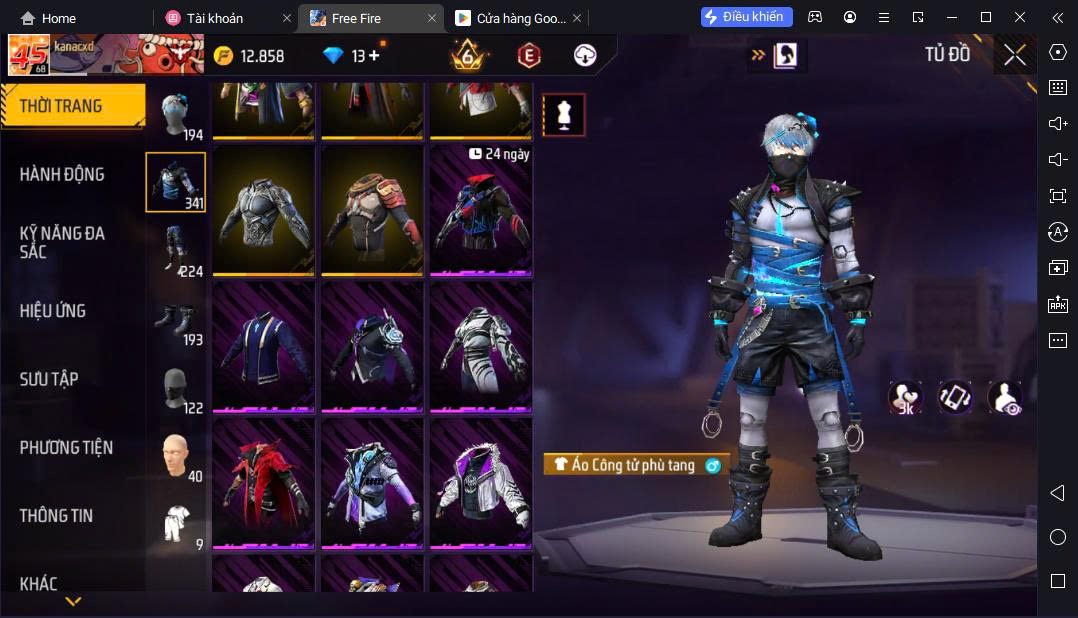Show the PHƯƠNG TIỆN category
This screenshot has height=618, width=1078.
tap(66, 447)
